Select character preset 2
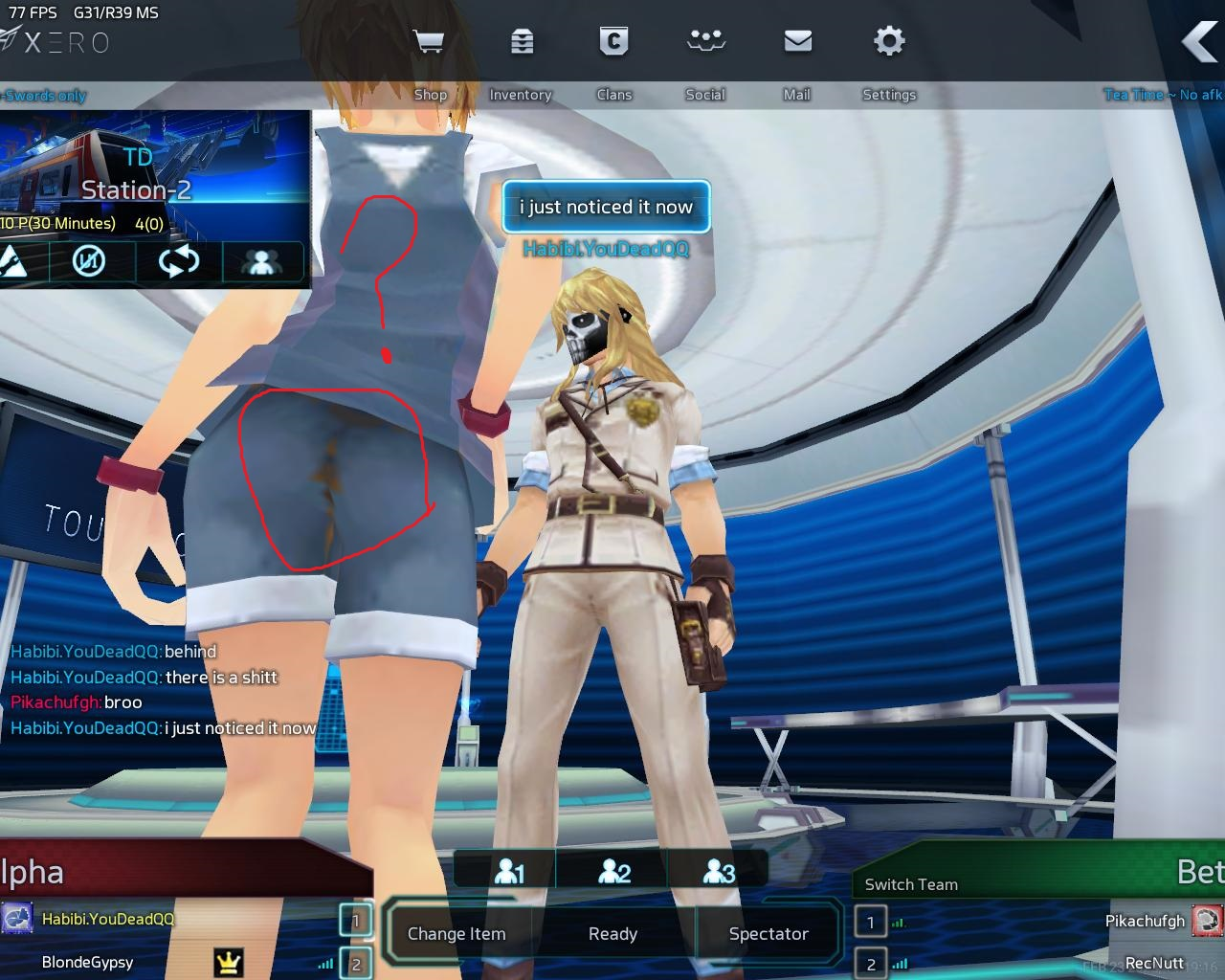The image size is (1225, 980). pos(613,872)
